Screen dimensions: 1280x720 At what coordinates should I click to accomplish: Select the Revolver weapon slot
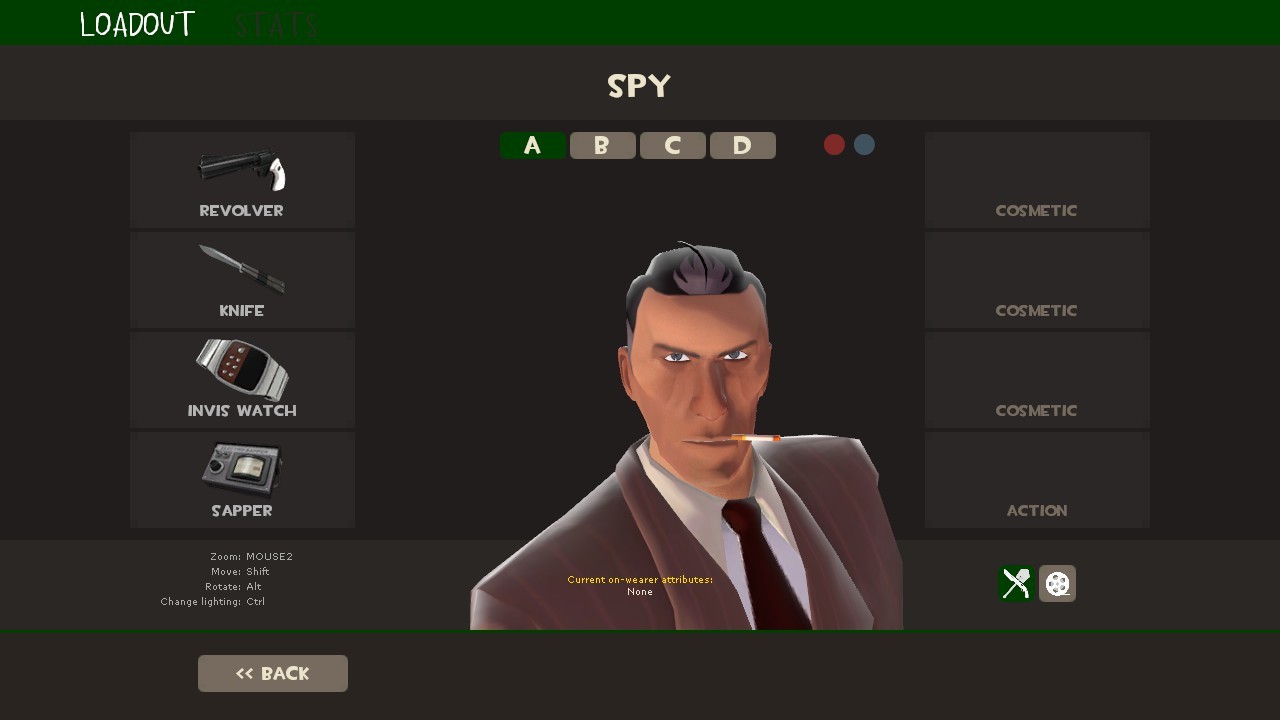(x=241, y=180)
